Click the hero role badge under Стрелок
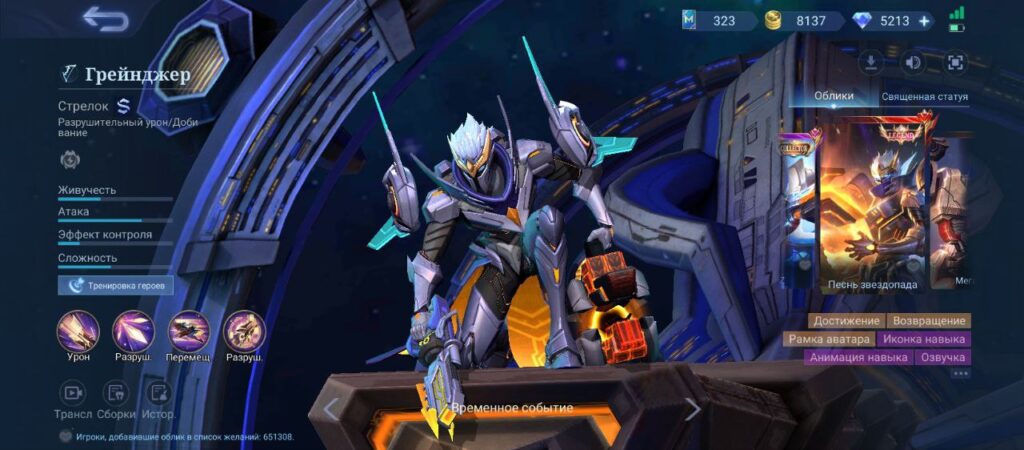Image resolution: width=1024 pixels, height=450 pixels. 71,158
